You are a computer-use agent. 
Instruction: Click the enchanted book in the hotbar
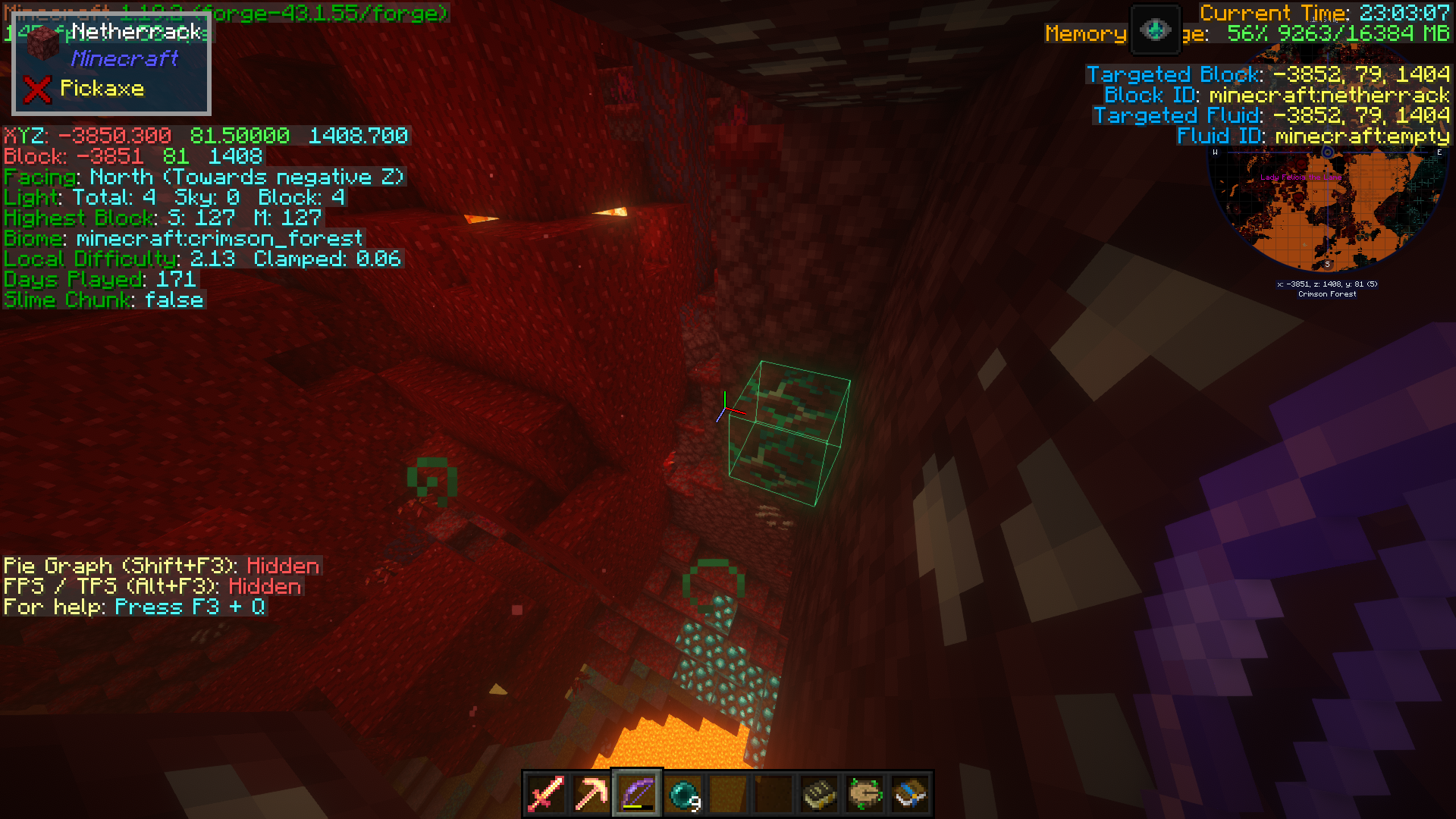click(x=817, y=793)
